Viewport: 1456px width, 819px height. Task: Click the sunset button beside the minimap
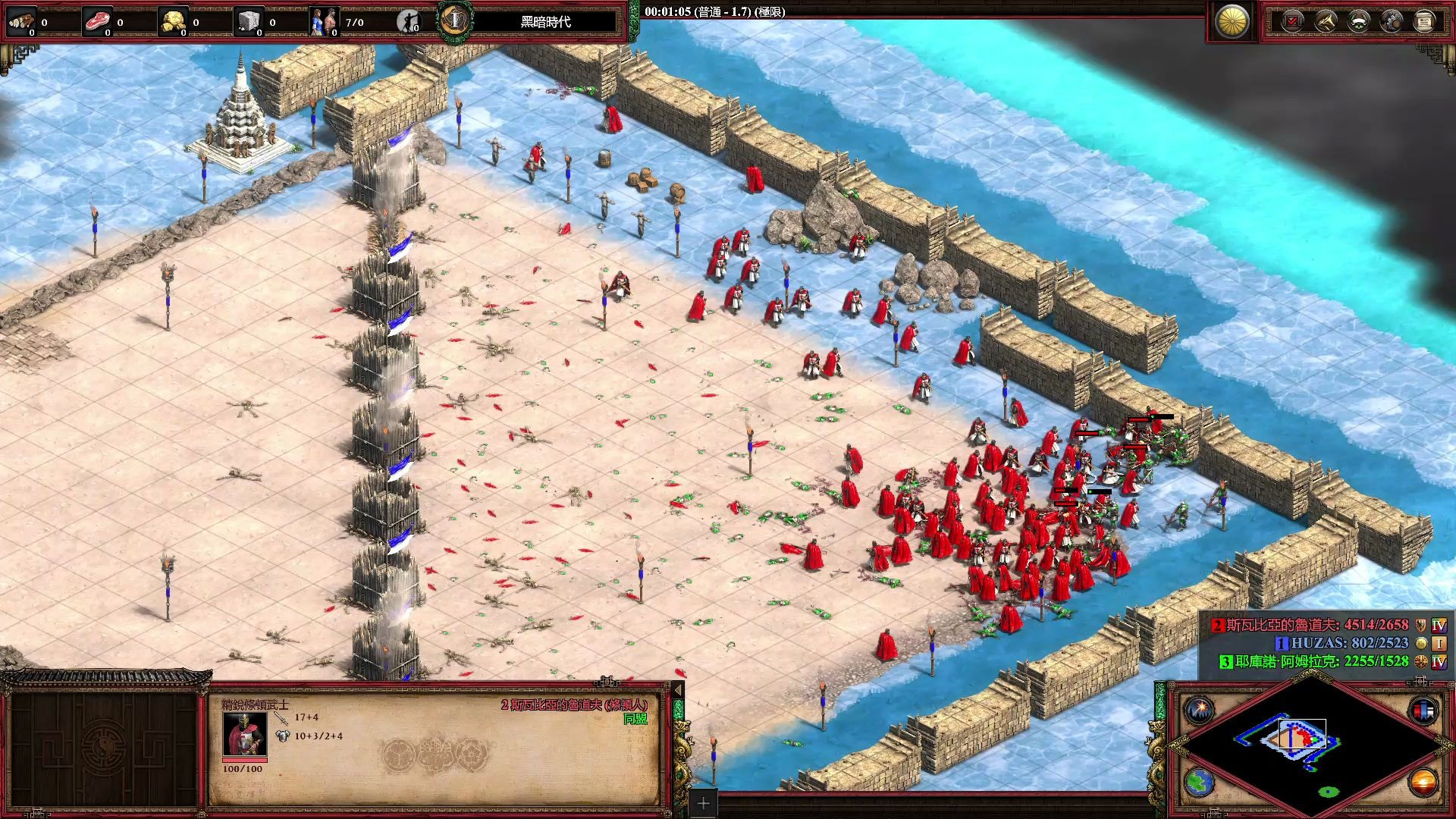point(1423,783)
